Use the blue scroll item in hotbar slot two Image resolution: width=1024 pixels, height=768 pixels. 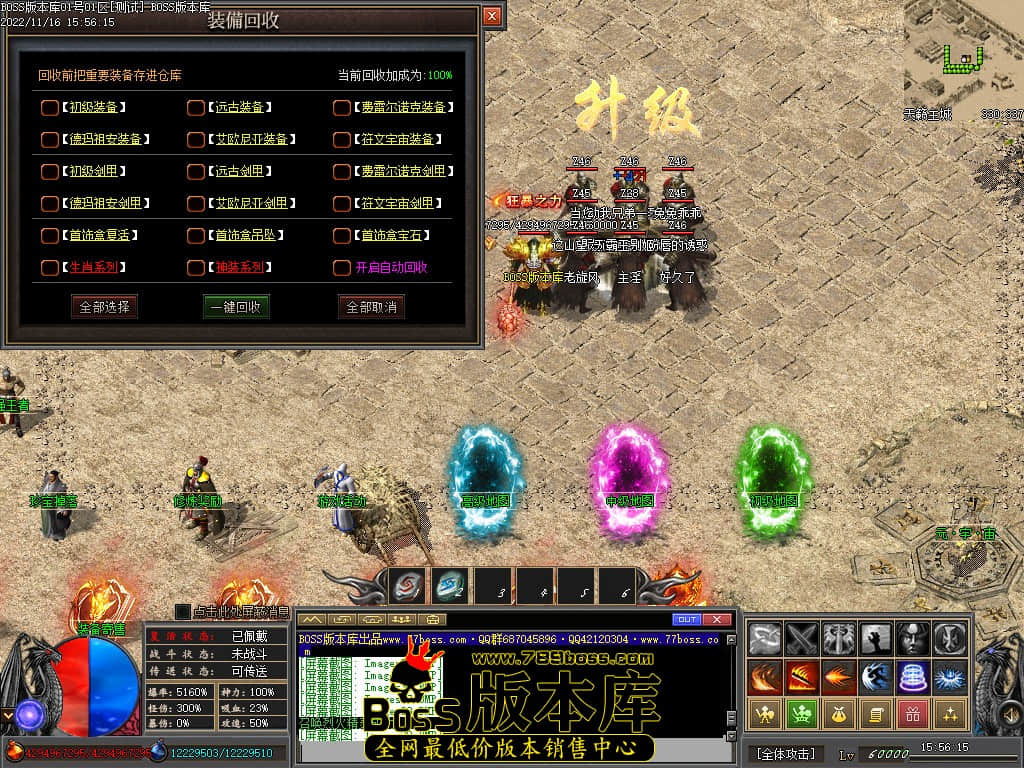[449, 587]
